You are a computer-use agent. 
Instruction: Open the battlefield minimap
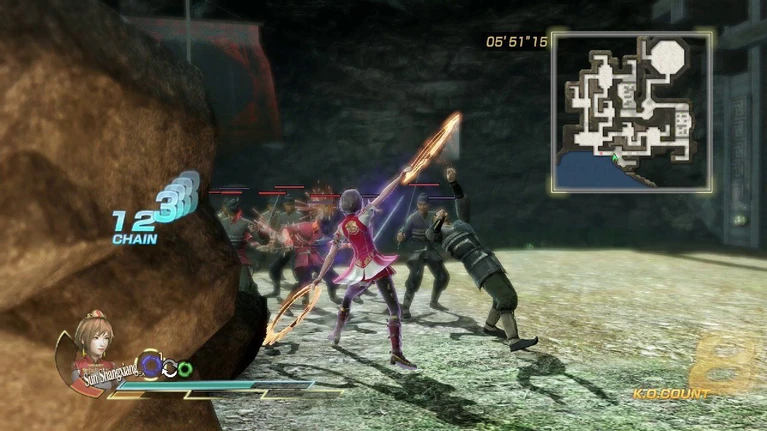(x=631, y=111)
